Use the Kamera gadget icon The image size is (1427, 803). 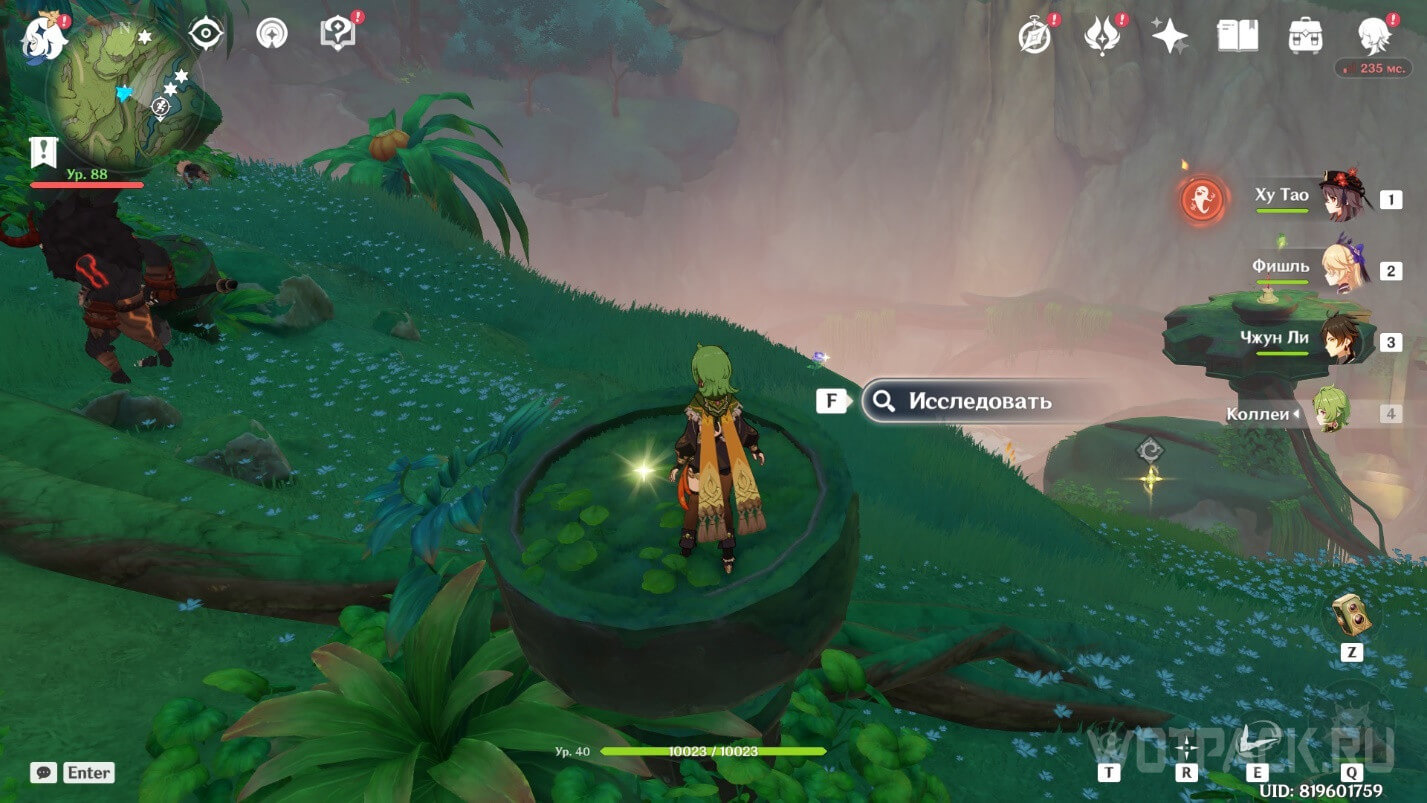tap(1351, 615)
